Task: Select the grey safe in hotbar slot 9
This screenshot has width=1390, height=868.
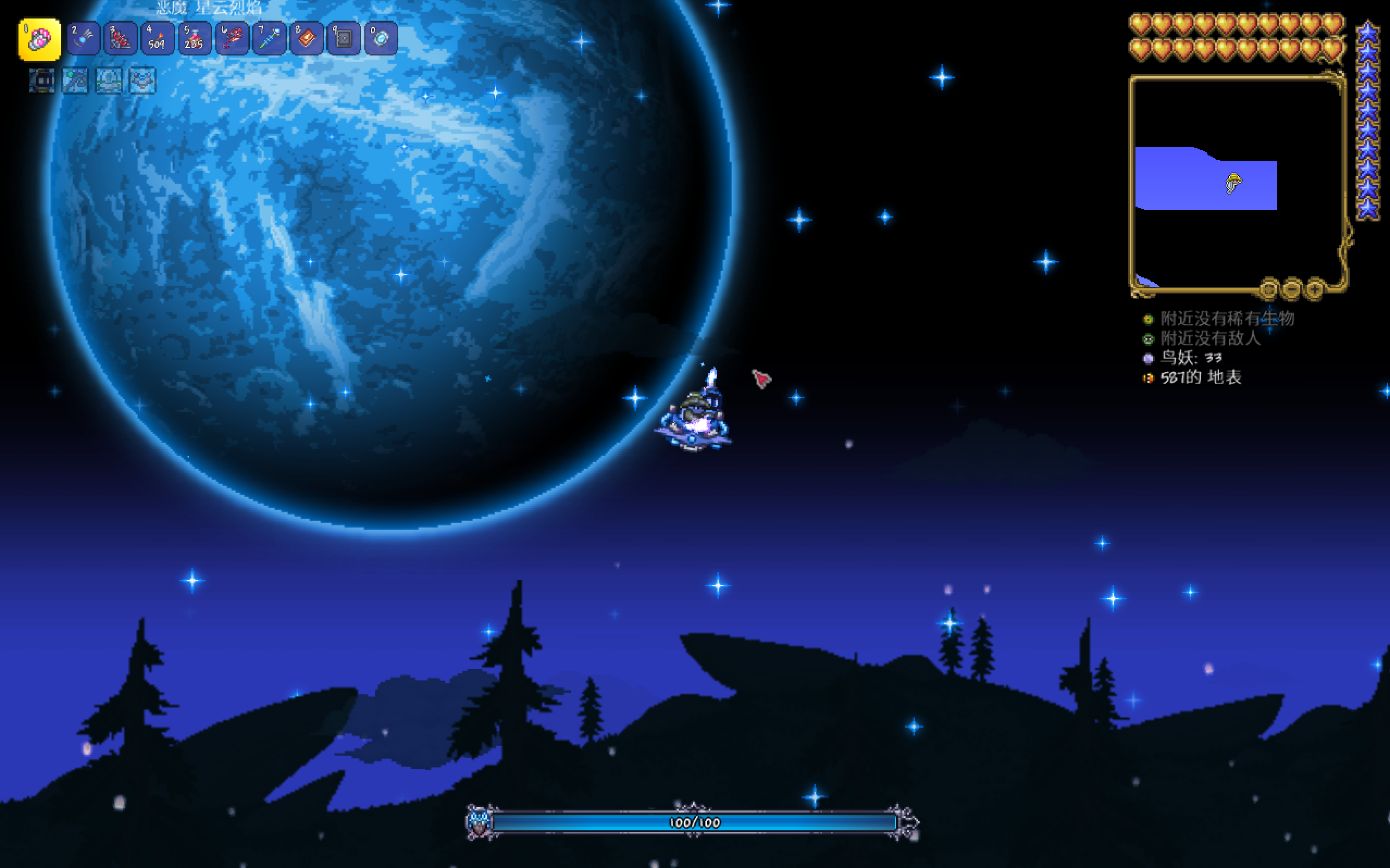Action: 343,39
